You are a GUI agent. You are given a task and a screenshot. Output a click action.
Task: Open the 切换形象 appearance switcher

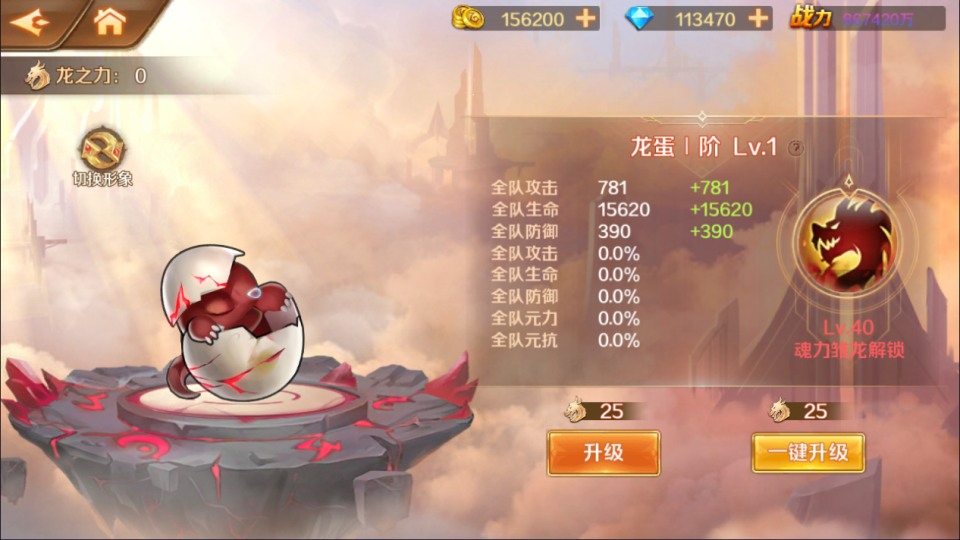click(102, 154)
